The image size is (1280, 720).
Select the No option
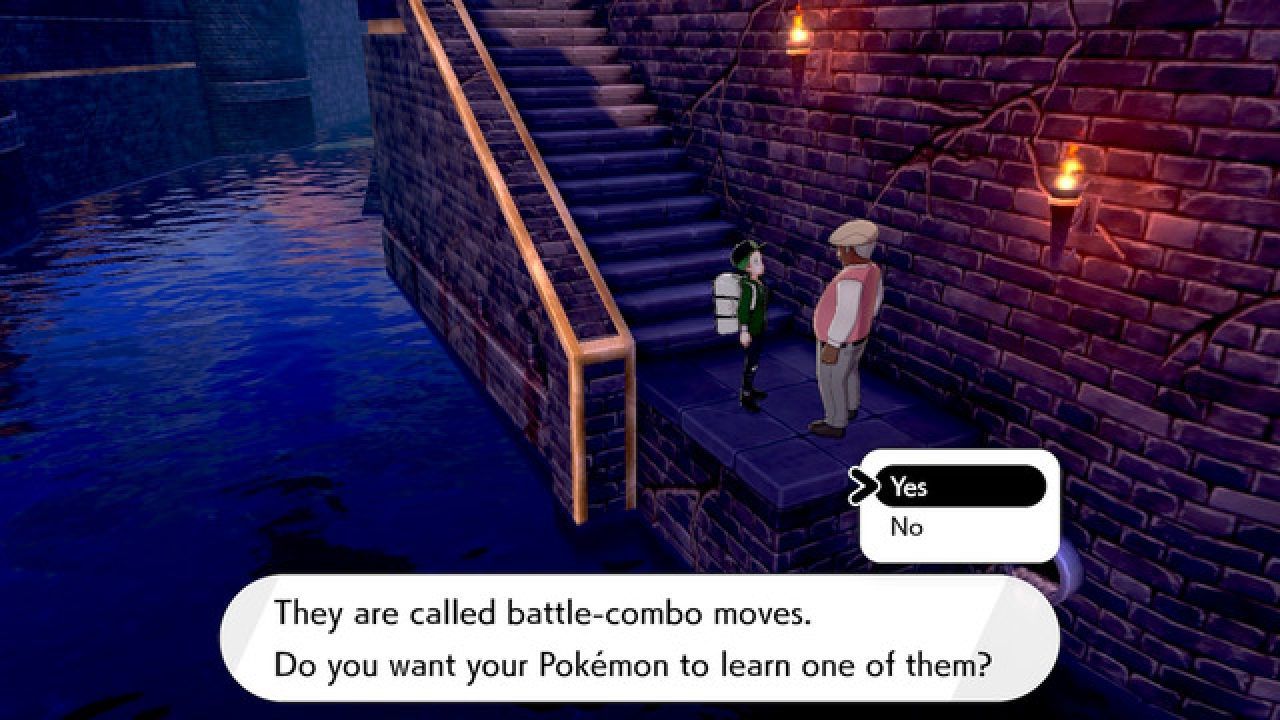pos(906,527)
